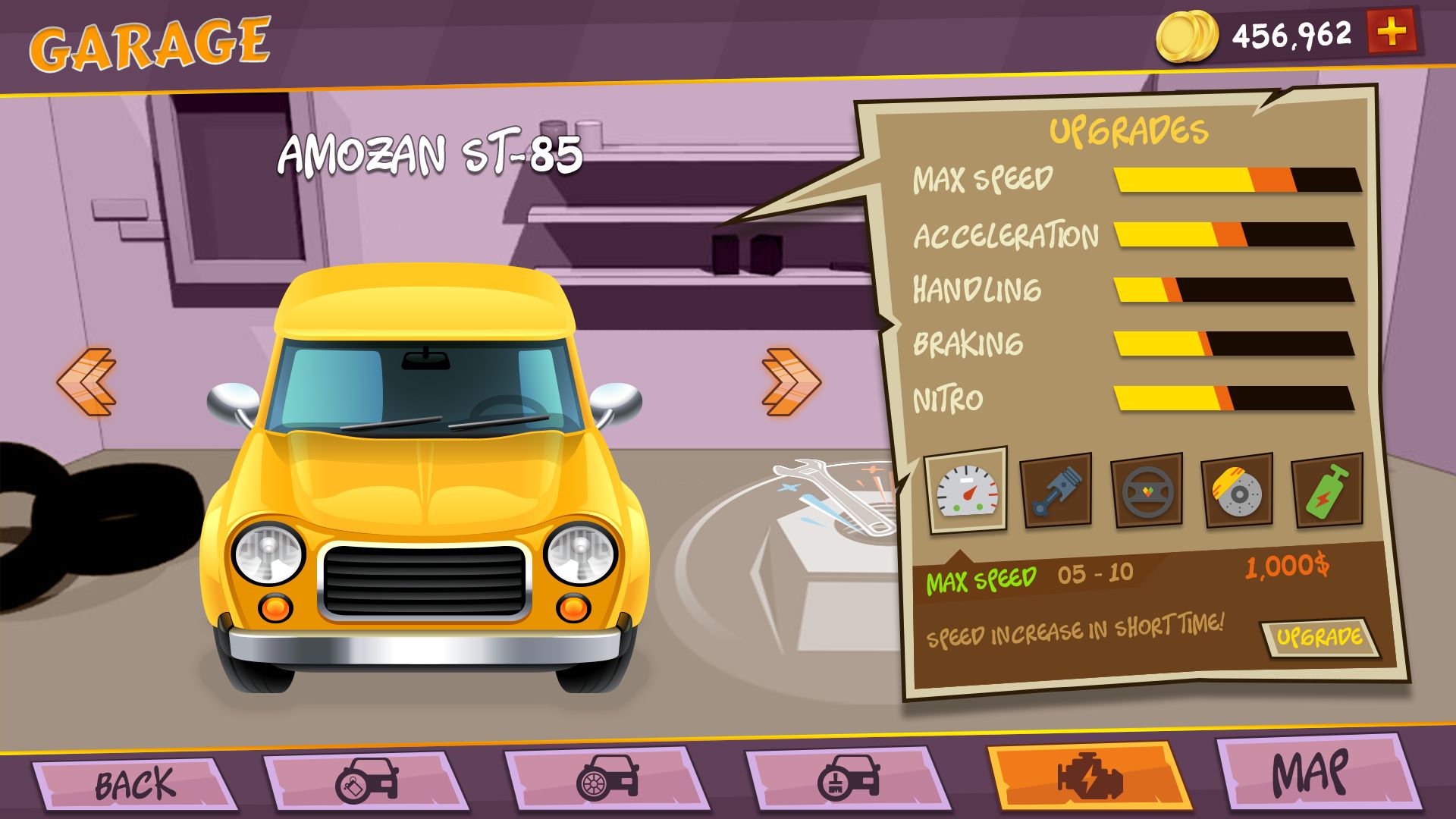Show the previous car with left arrows
The width and height of the screenshot is (1456, 819).
point(86,381)
